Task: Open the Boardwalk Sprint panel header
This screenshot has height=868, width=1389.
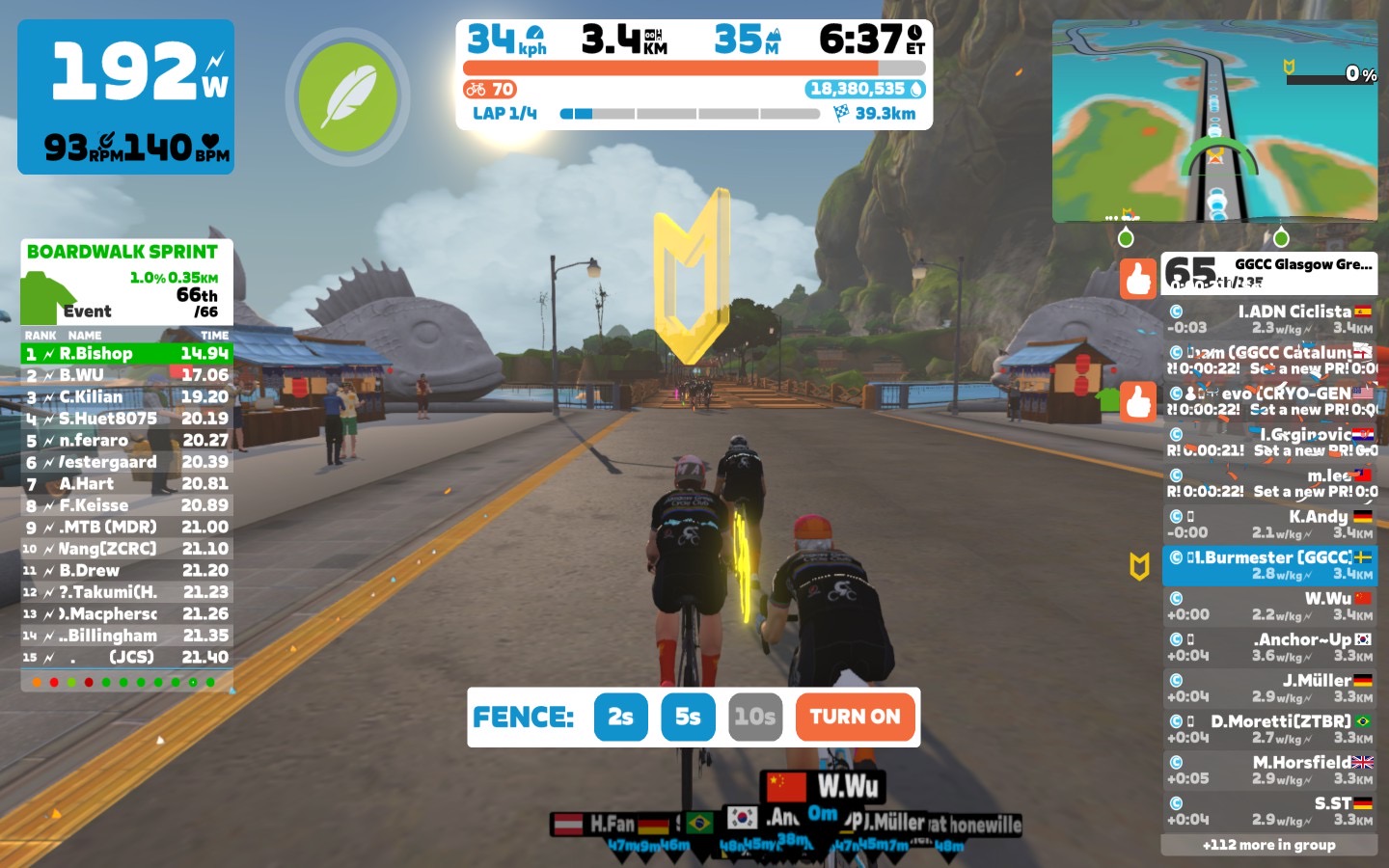Action: 123,253
